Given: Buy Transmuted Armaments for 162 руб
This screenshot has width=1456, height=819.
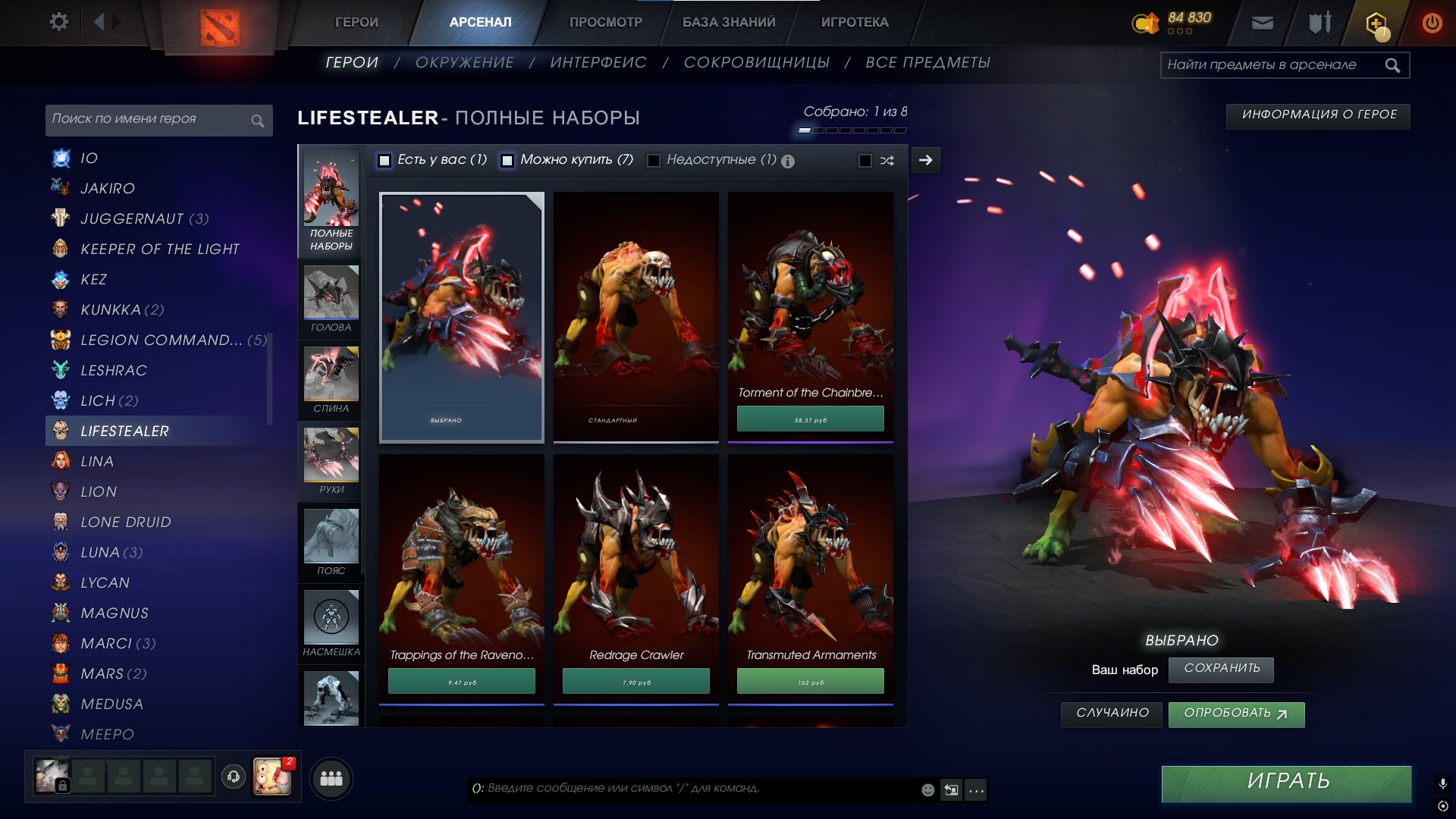Looking at the screenshot, I should pyautogui.click(x=810, y=682).
